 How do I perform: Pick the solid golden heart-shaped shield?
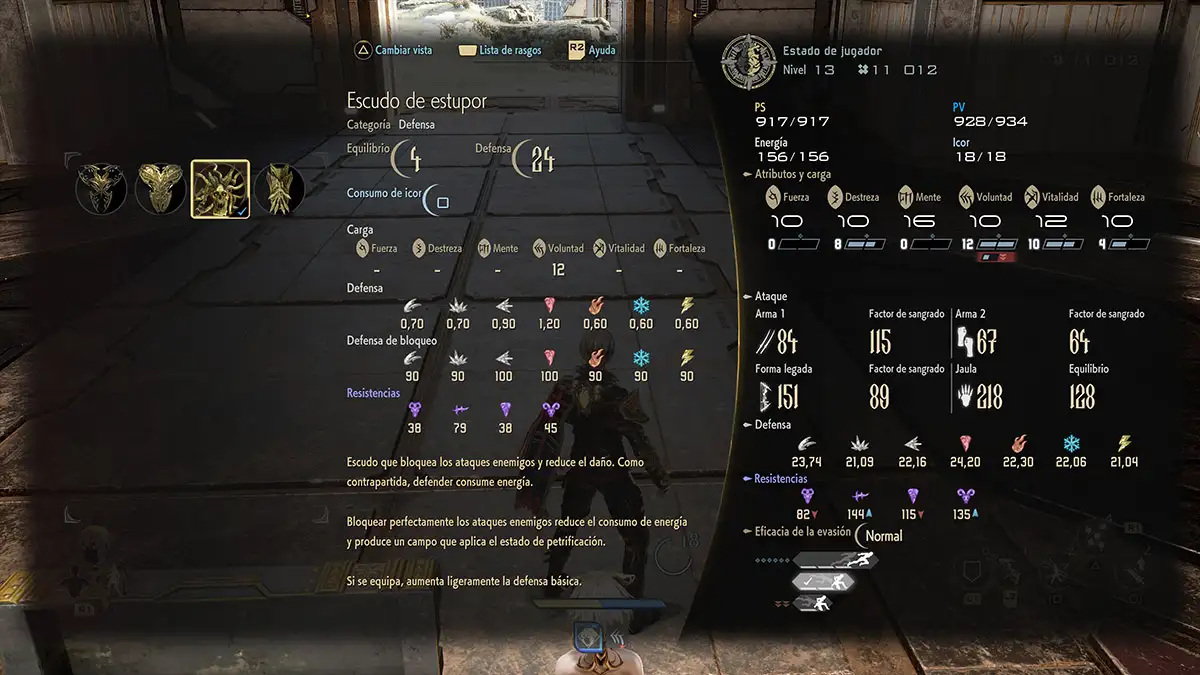pyautogui.click(x=160, y=189)
